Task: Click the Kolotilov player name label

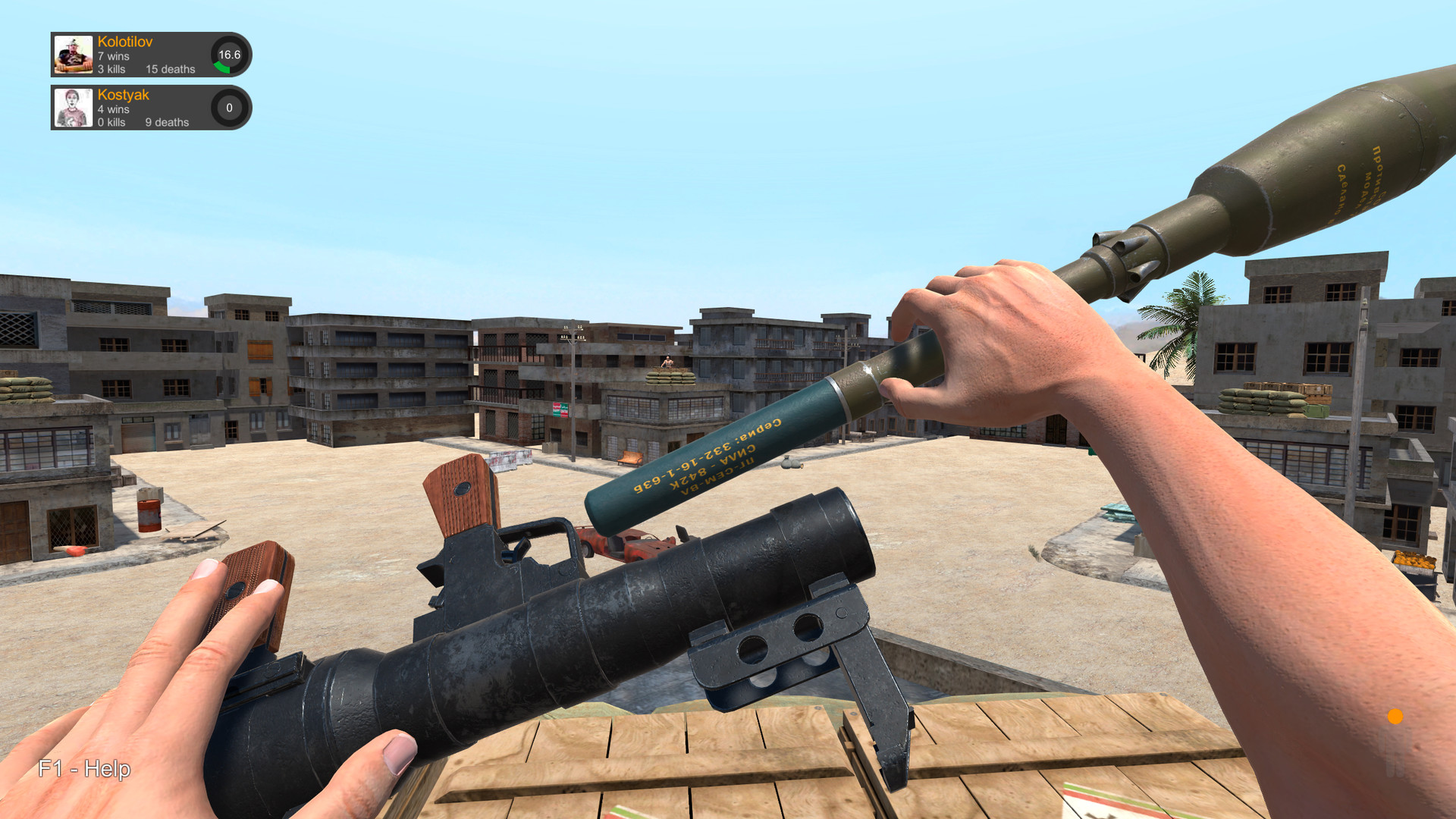Action: tap(127, 43)
